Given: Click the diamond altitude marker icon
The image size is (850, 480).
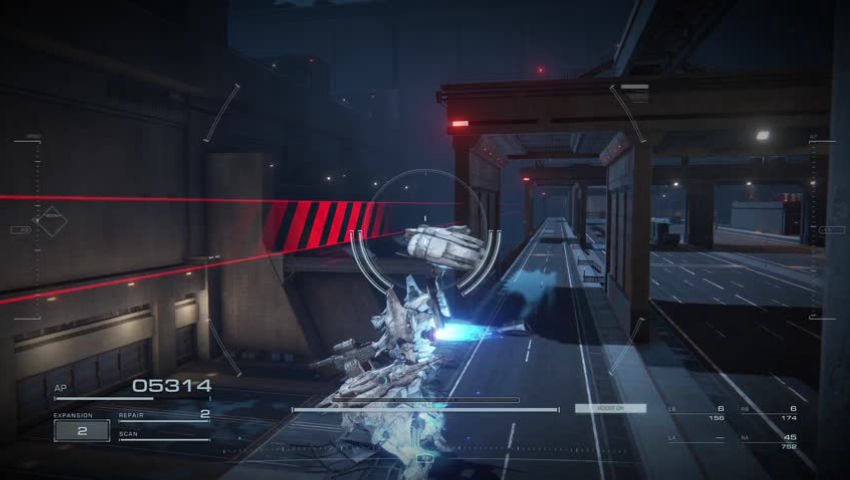Looking at the screenshot, I should point(51,221).
